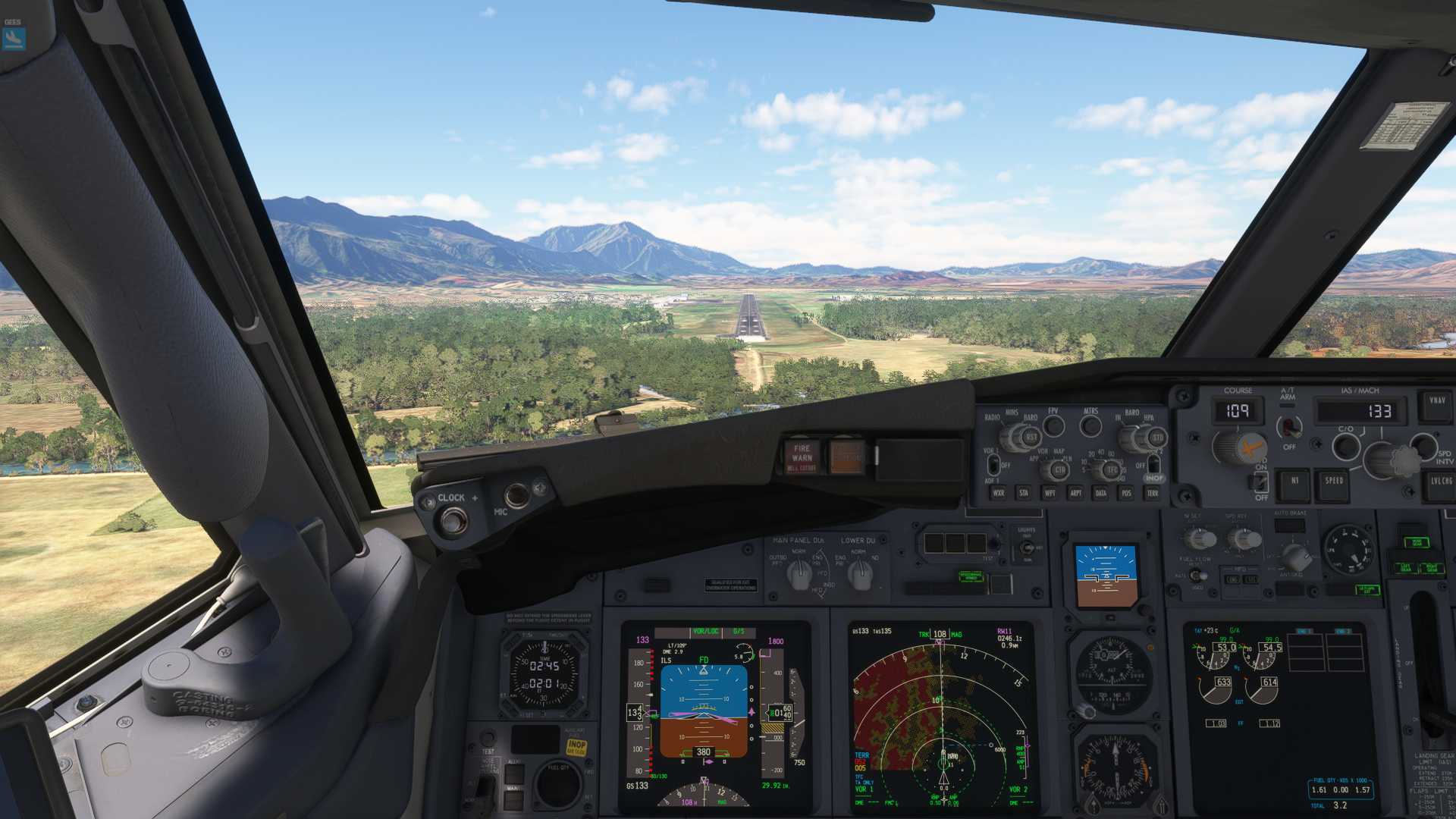
Task: Select the SPEED mode button
Action: 1334,482
